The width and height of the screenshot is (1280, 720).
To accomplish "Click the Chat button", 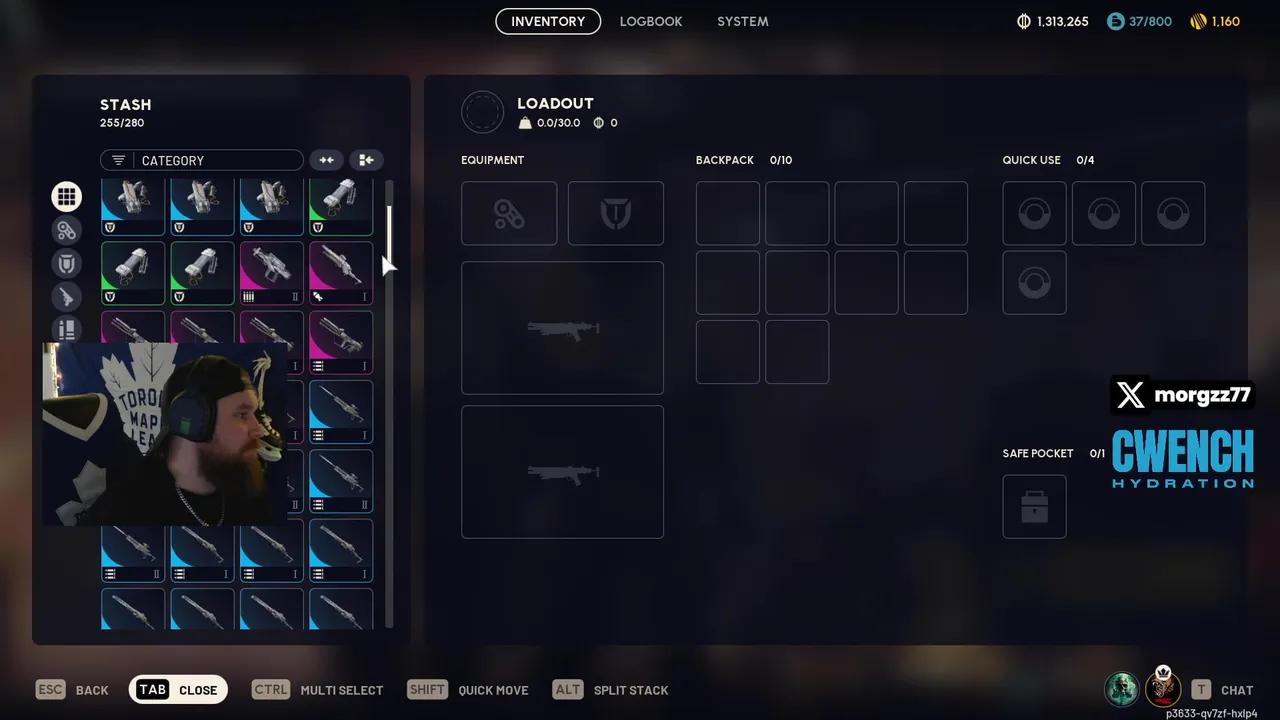I will coord(1220,690).
